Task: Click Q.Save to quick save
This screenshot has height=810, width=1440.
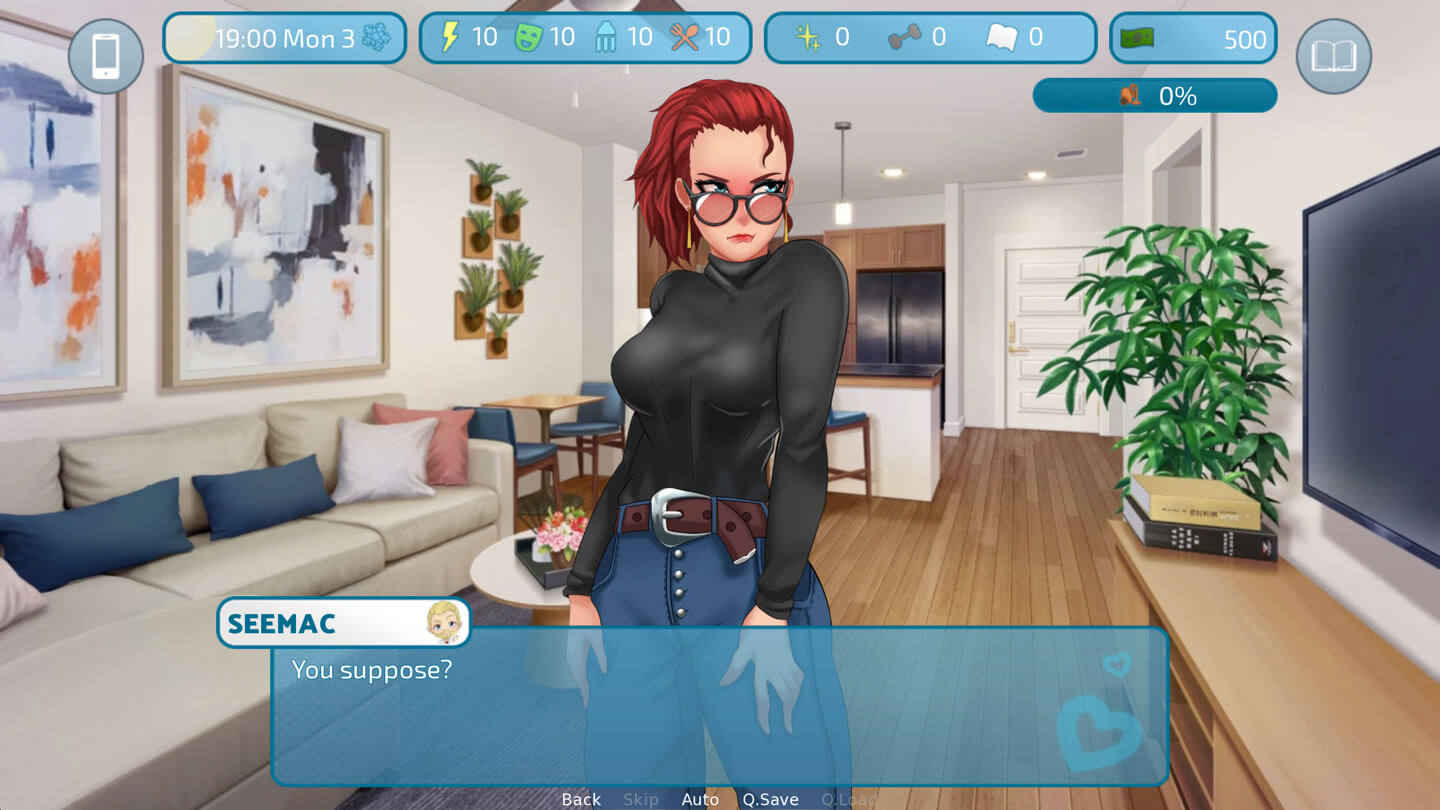Action: [x=770, y=799]
